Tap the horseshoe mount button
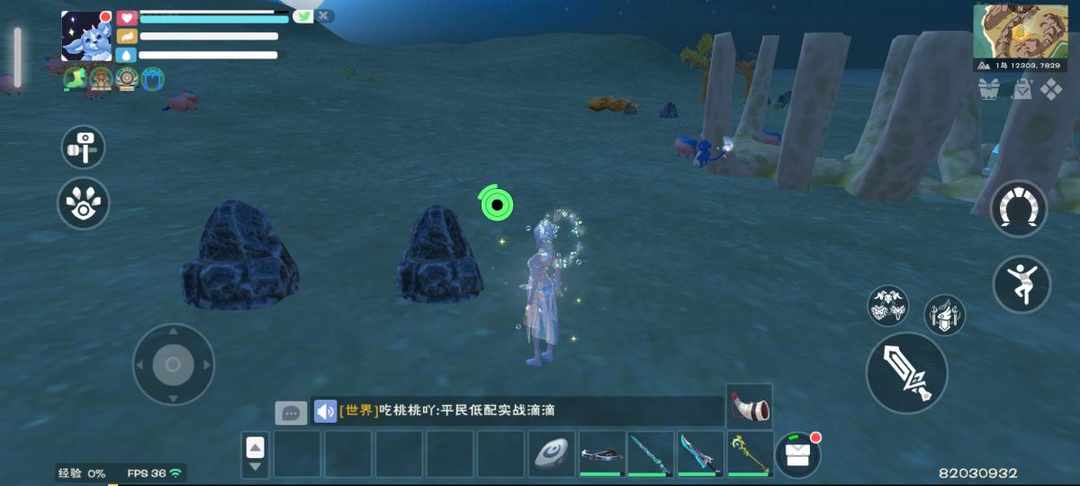Image resolution: width=1080 pixels, height=486 pixels. (x=1018, y=209)
